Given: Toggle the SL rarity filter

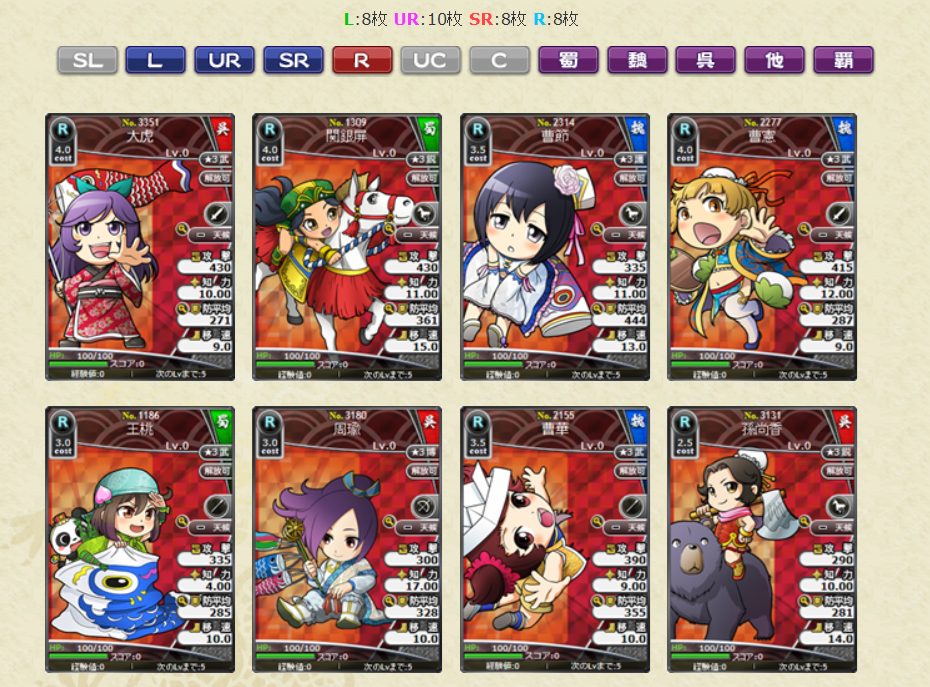Looking at the screenshot, I should point(87,60).
